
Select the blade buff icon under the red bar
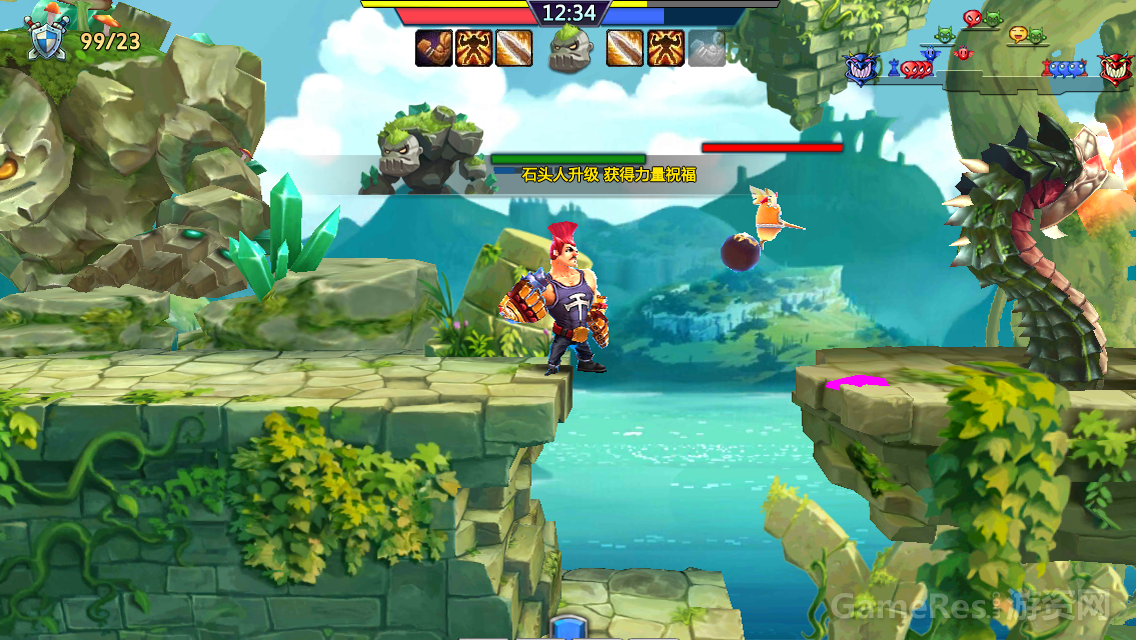514,48
